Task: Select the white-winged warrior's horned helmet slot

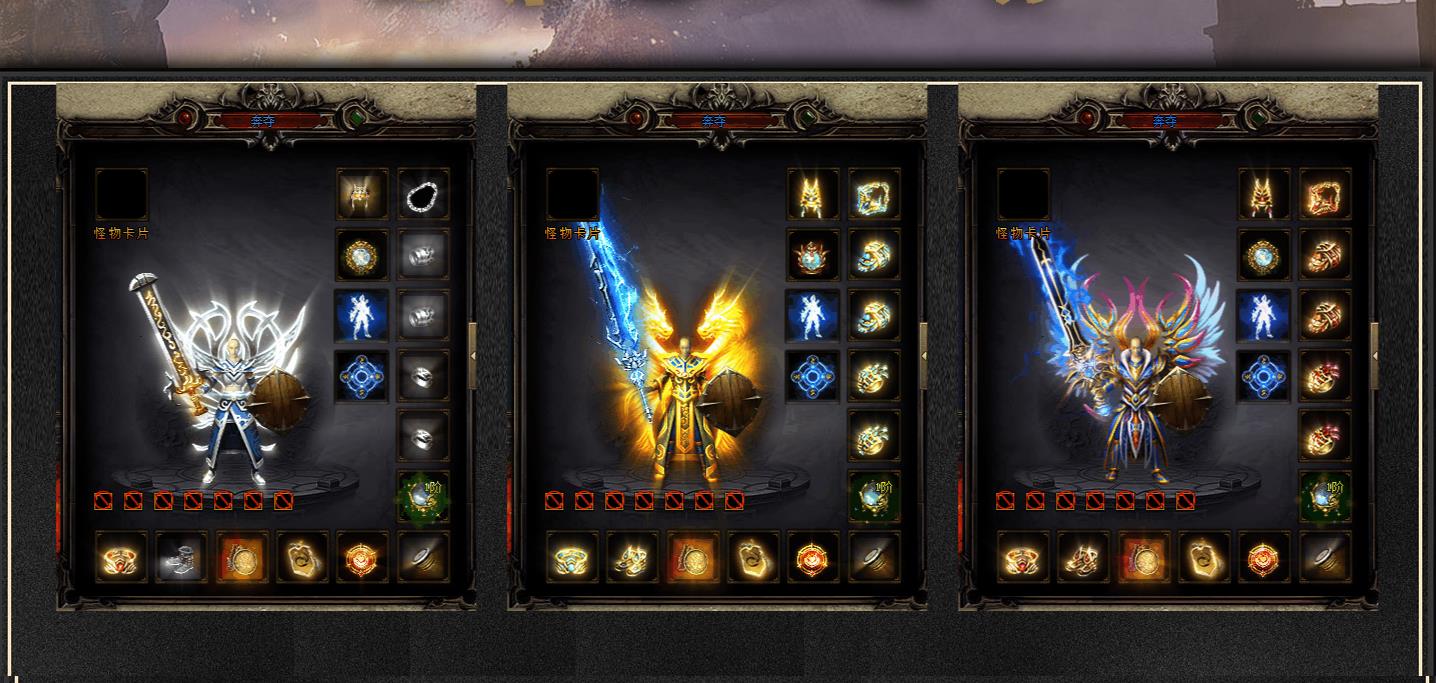Action: pyautogui.click(x=362, y=194)
